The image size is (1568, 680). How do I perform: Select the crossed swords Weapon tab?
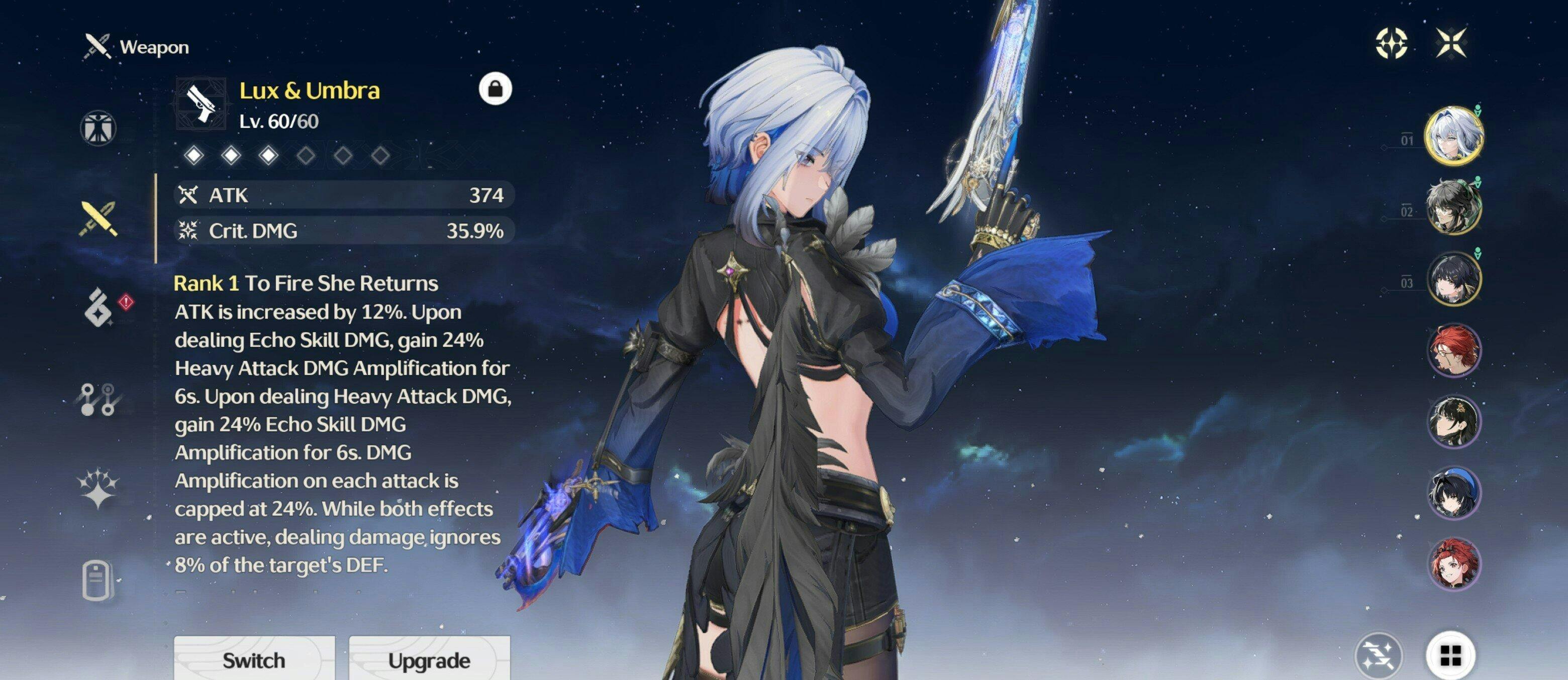tap(98, 219)
